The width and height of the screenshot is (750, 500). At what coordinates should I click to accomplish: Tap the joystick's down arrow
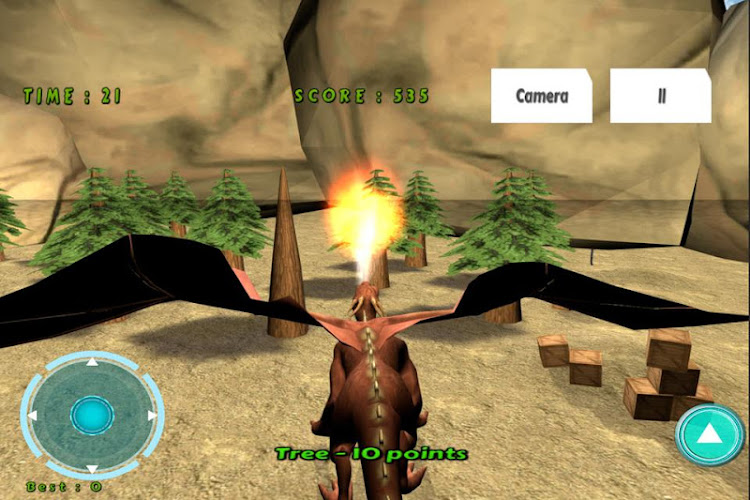[92, 469]
